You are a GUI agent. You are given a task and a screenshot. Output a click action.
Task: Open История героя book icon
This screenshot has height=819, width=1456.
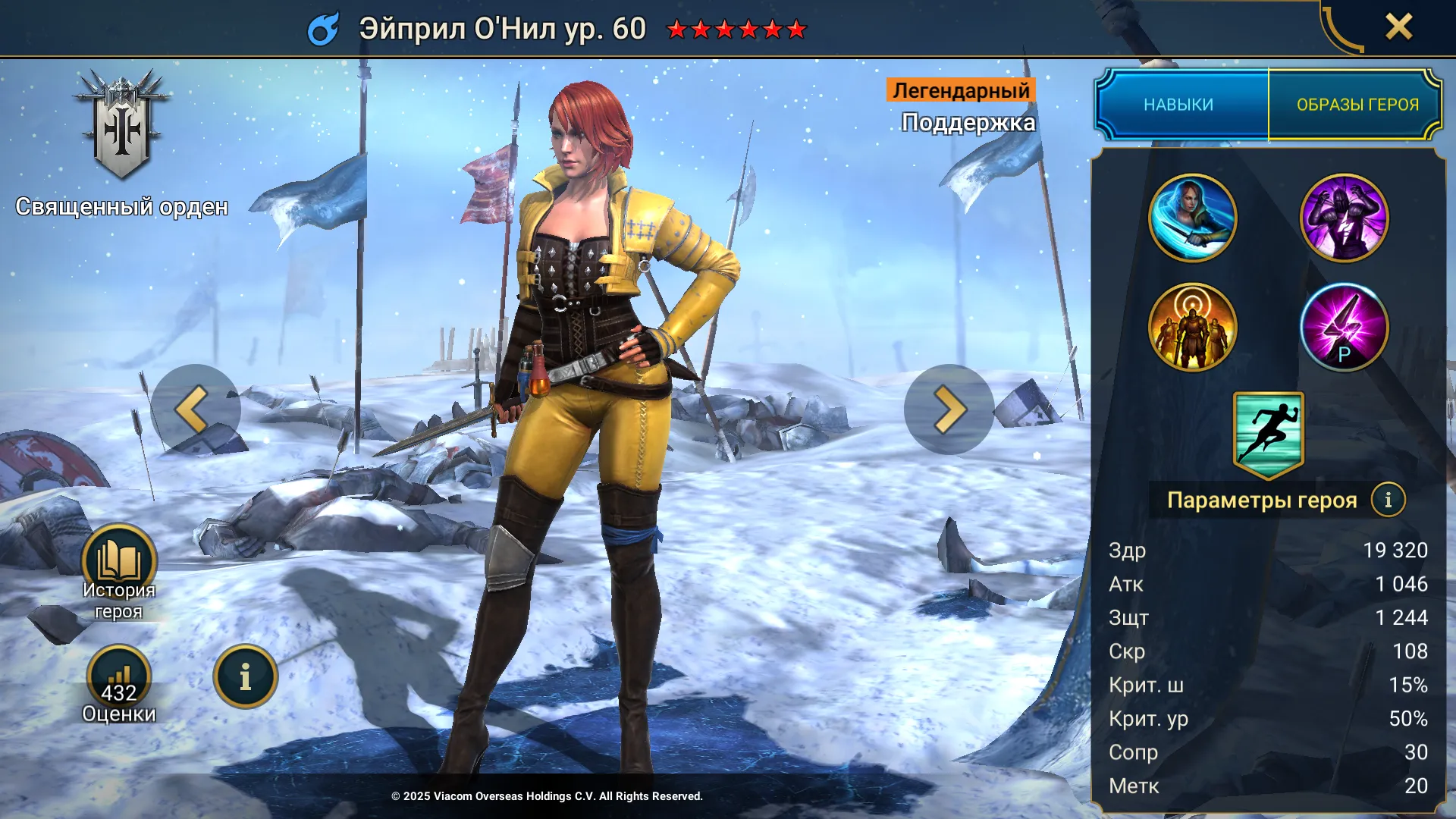pos(119,563)
